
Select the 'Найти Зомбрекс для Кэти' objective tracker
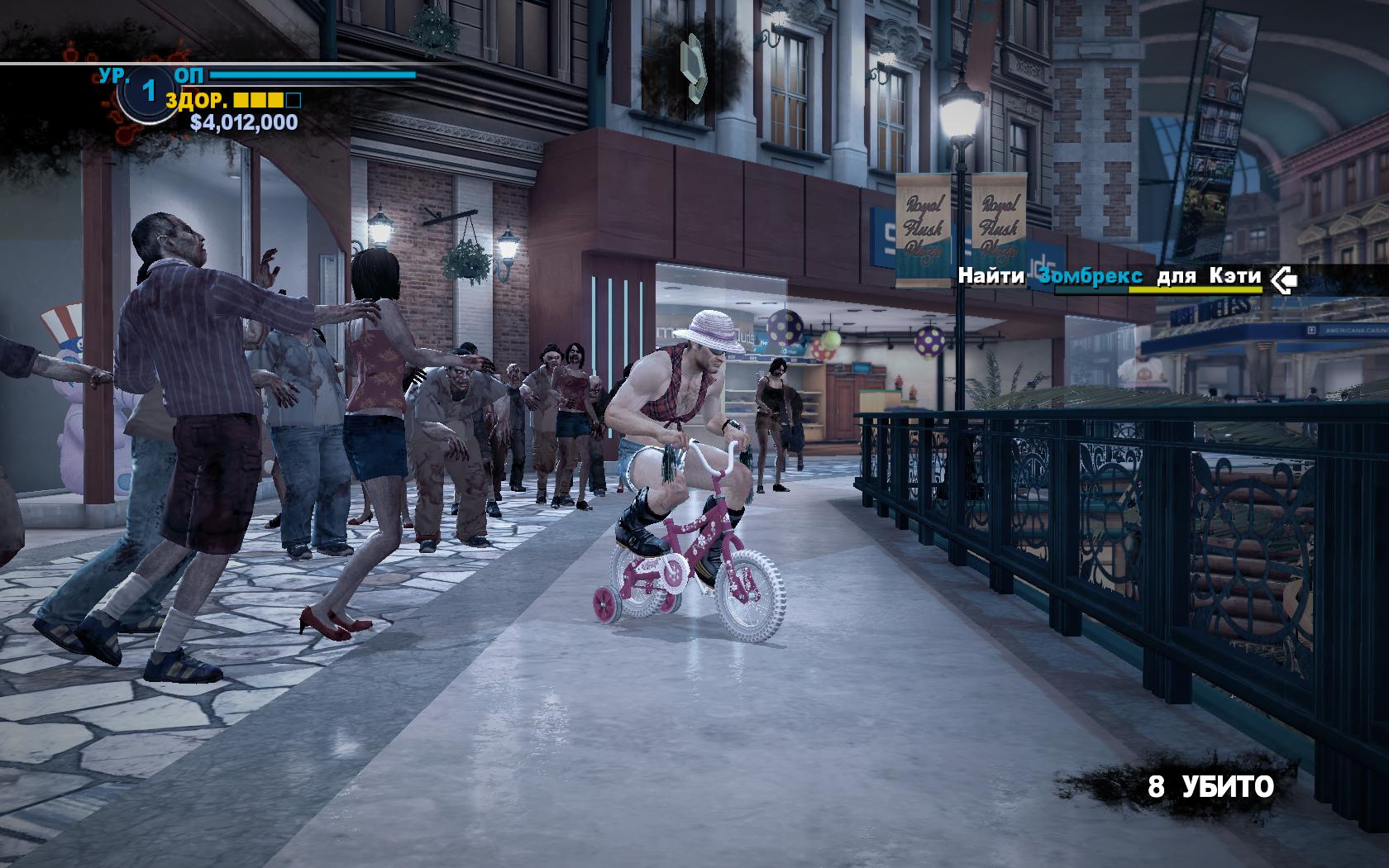point(1110,277)
